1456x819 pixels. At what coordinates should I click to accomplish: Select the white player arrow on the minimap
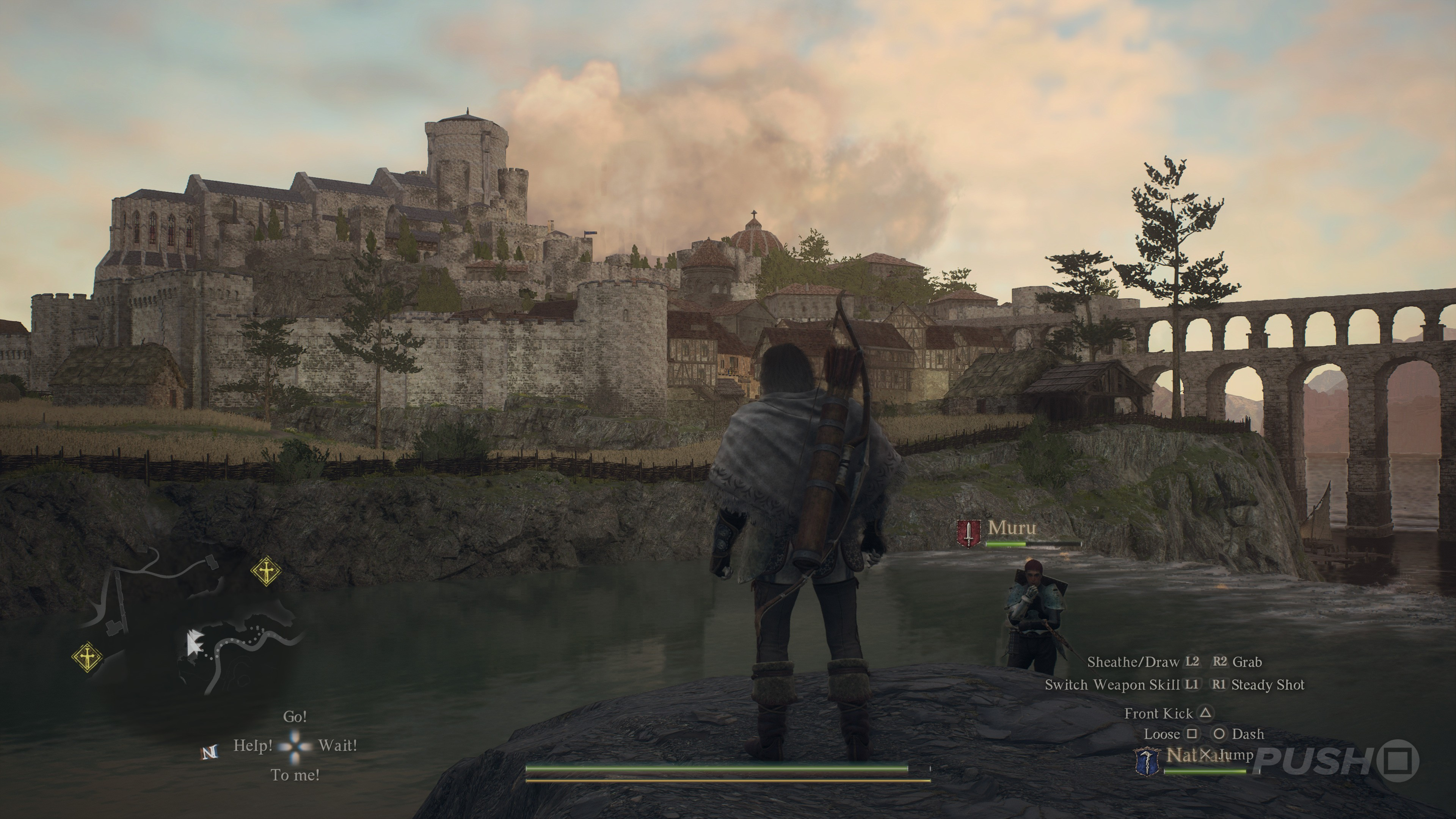coord(195,643)
